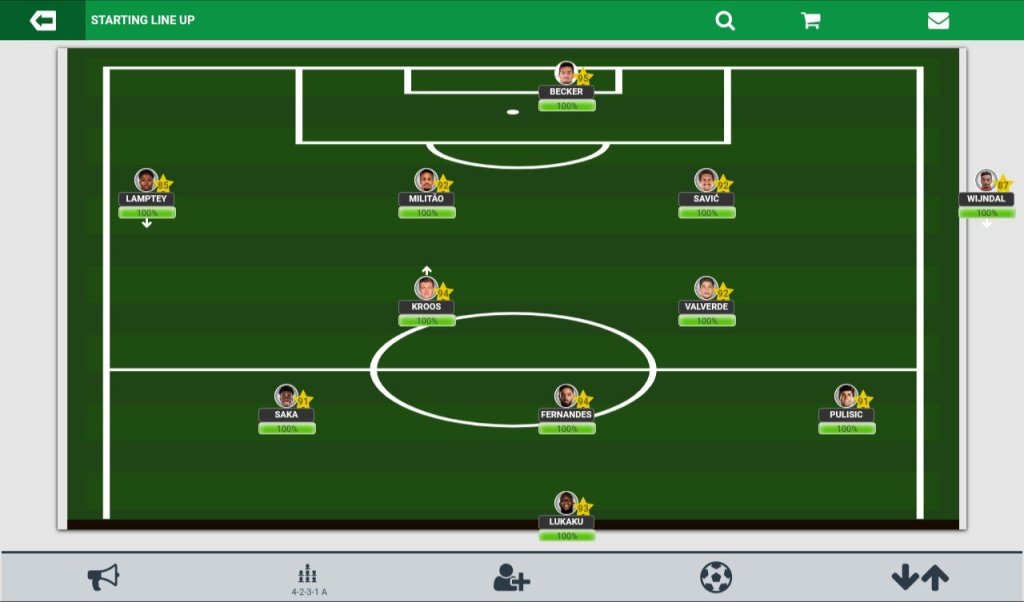Screen dimensions: 1024x602
Task: Go back using the arrow button
Action: 43,20
